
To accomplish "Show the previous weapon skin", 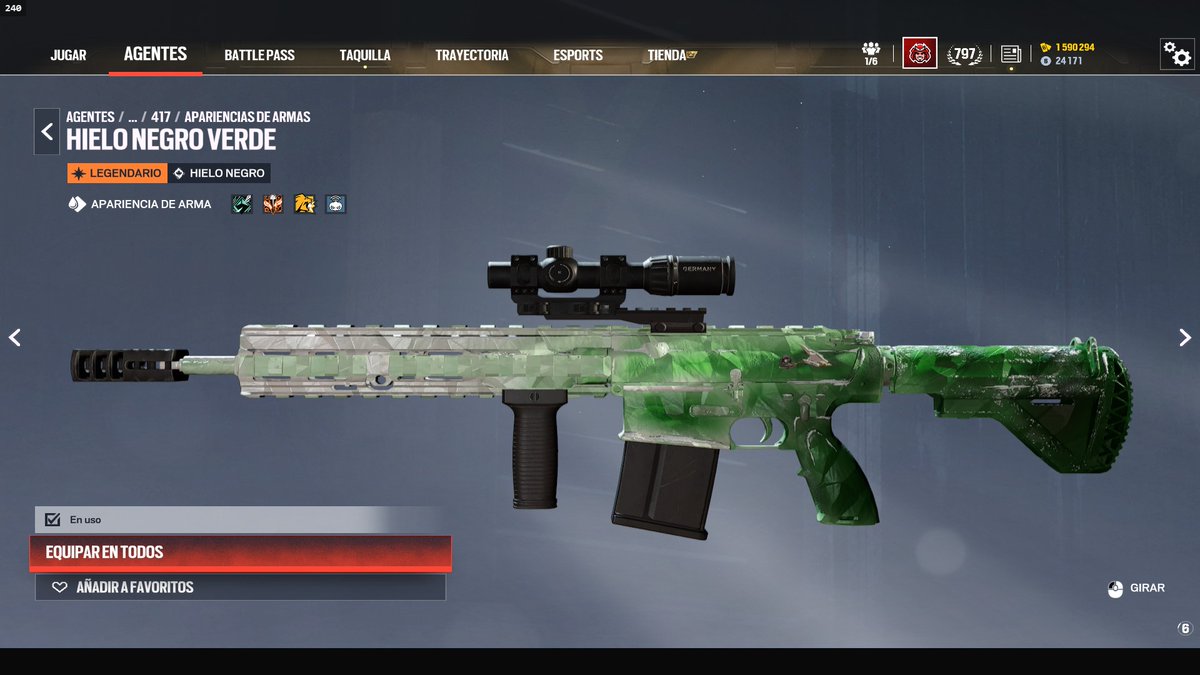I will (x=15, y=338).
